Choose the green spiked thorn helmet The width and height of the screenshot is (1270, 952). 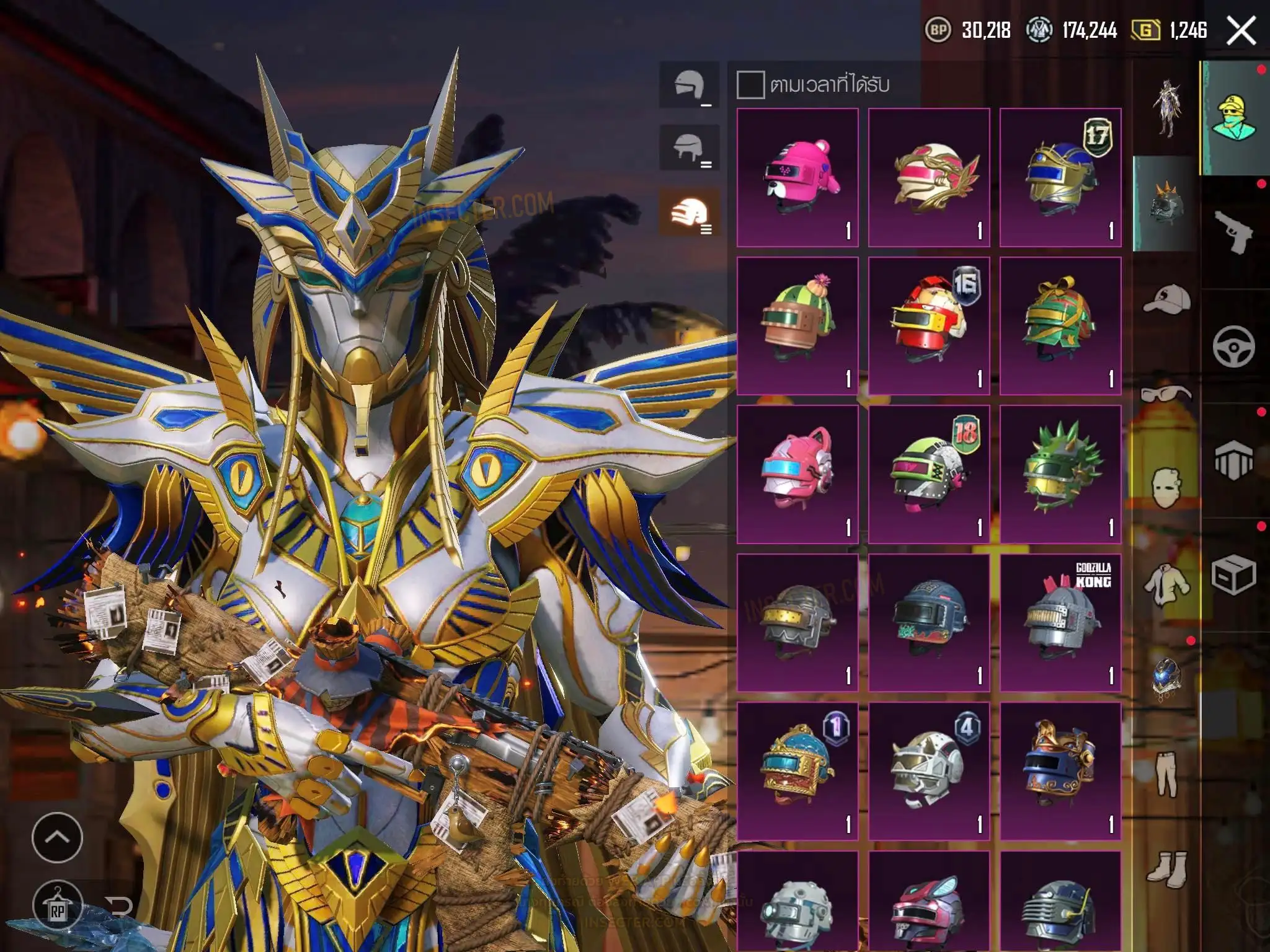[x=1060, y=475]
